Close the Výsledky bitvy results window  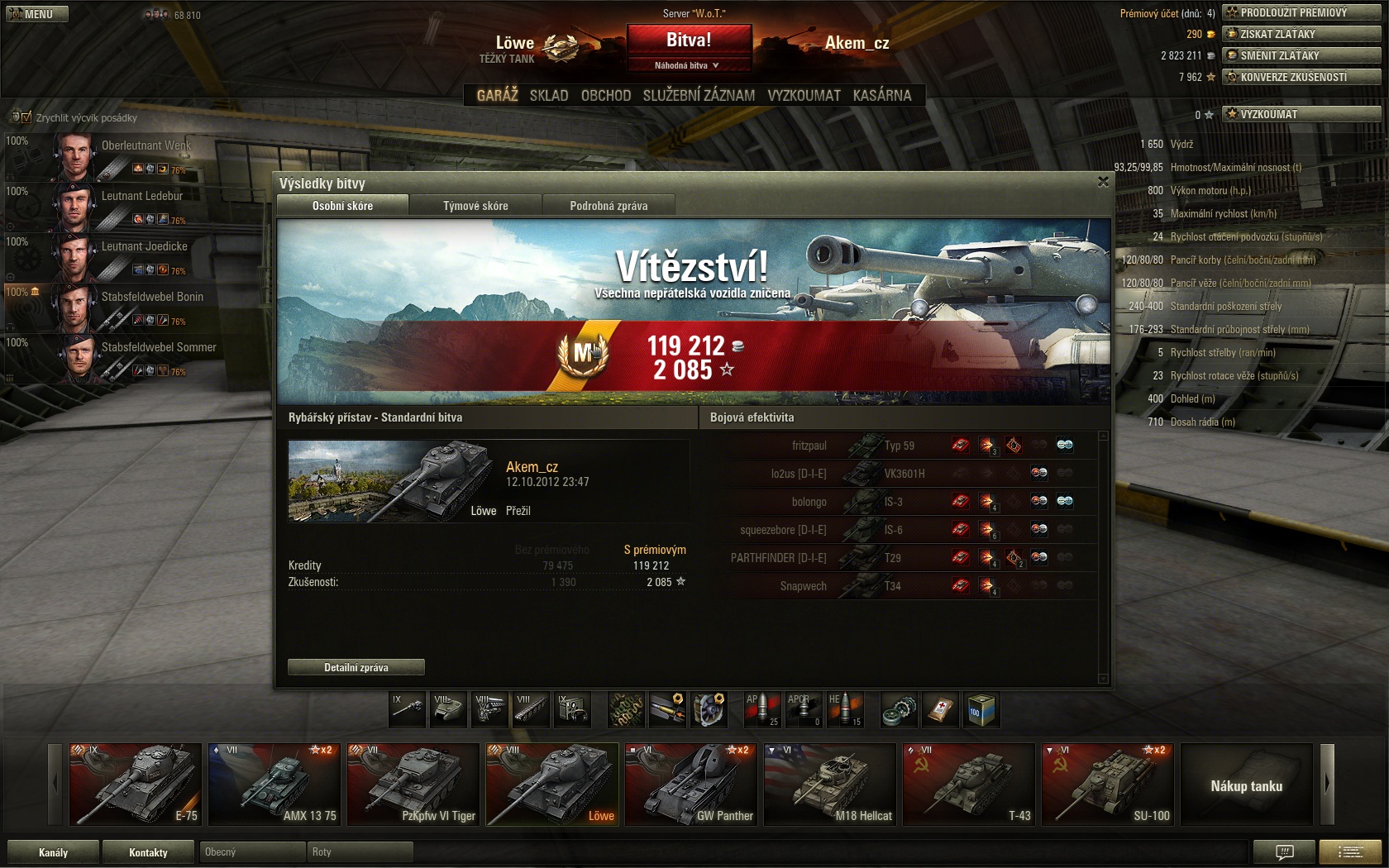[1103, 182]
